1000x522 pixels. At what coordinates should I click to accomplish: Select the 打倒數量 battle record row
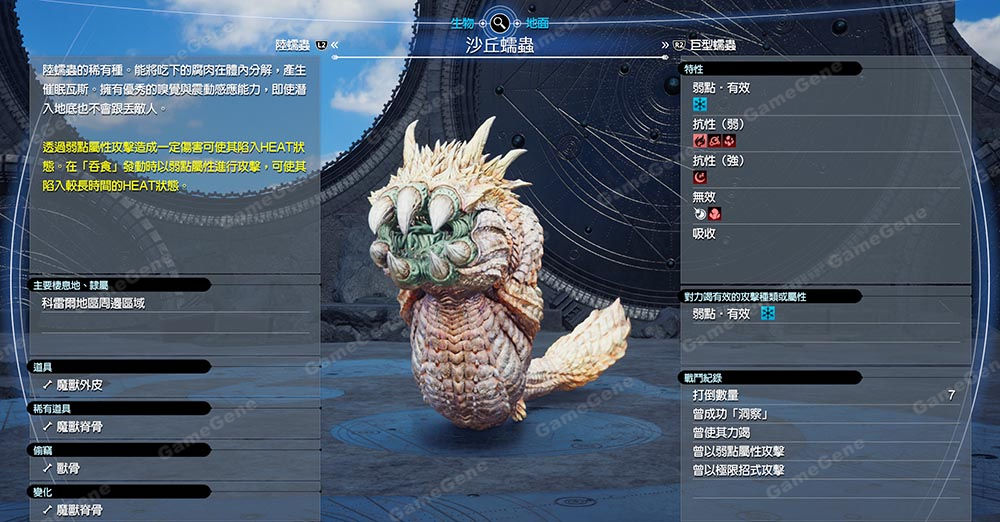pos(823,395)
